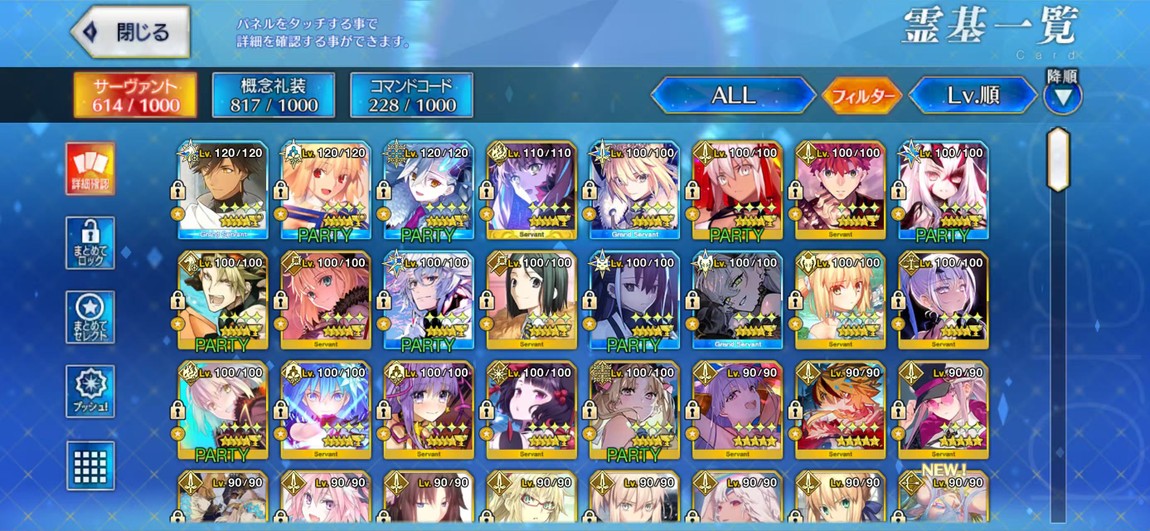Select the Lv.110/110 servant card
Image resolution: width=1150 pixels, height=531 pixels.
531,190
